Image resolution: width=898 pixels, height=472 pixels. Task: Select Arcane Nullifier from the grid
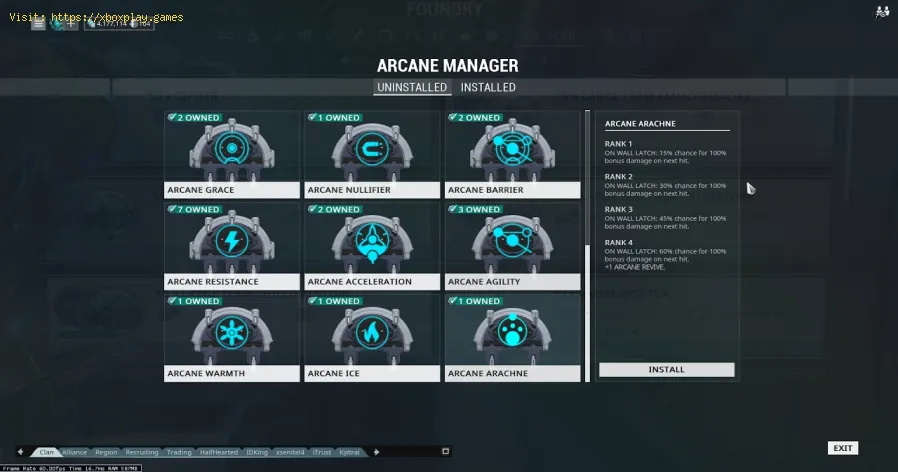pos(372,154)
